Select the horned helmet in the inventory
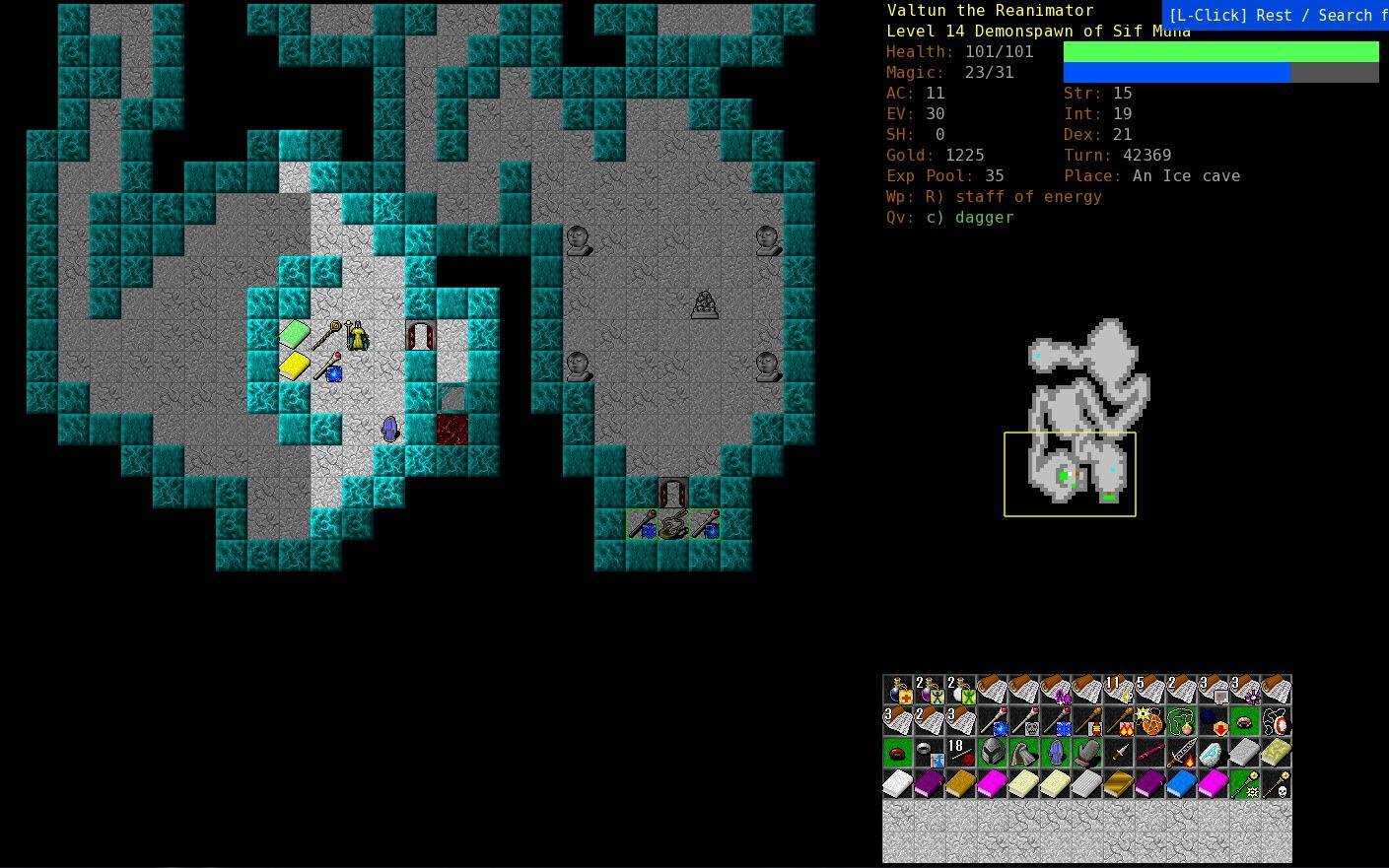 click(x=992, y=753)
